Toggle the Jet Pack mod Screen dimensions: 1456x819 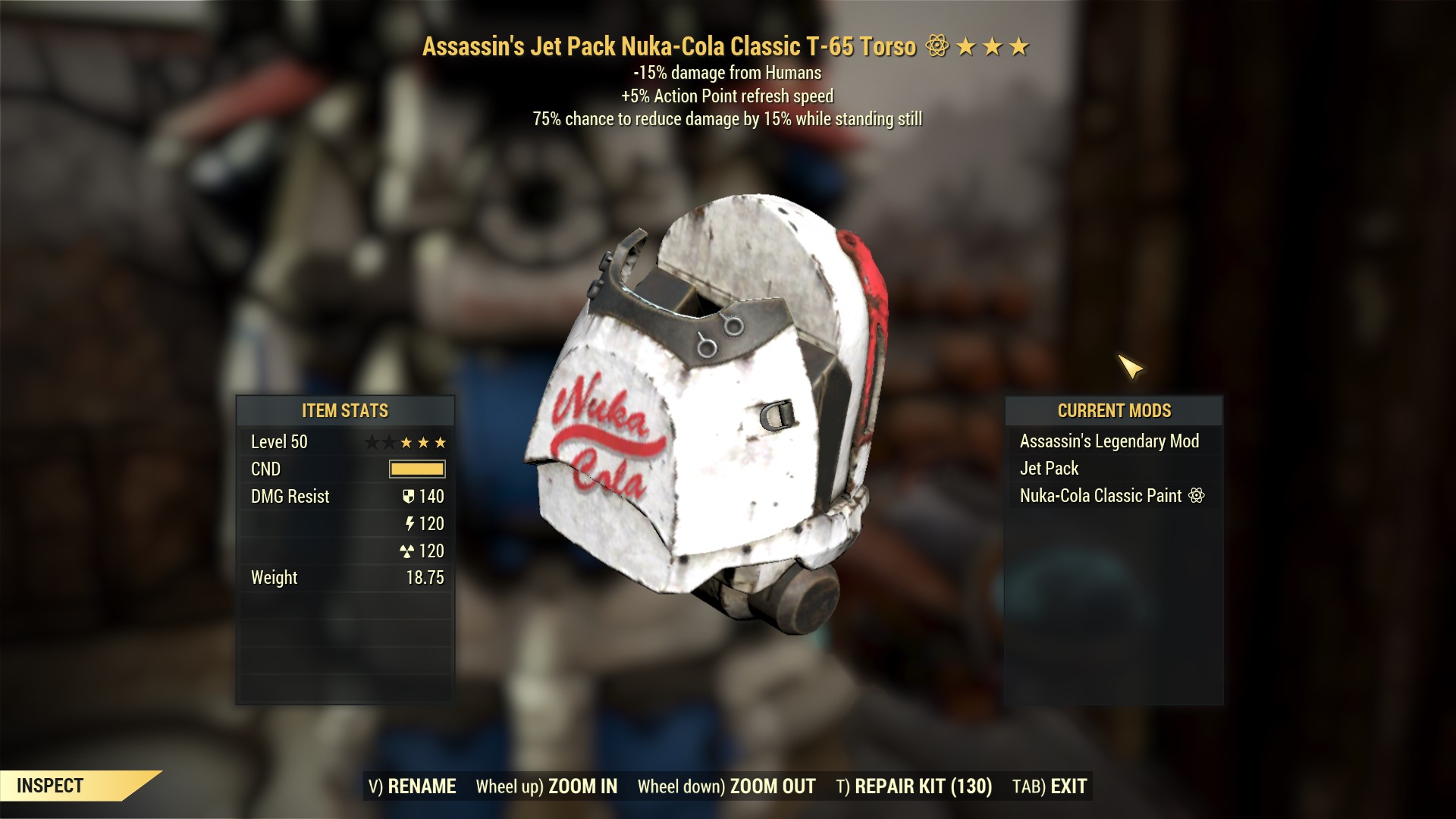(1050, 469)
